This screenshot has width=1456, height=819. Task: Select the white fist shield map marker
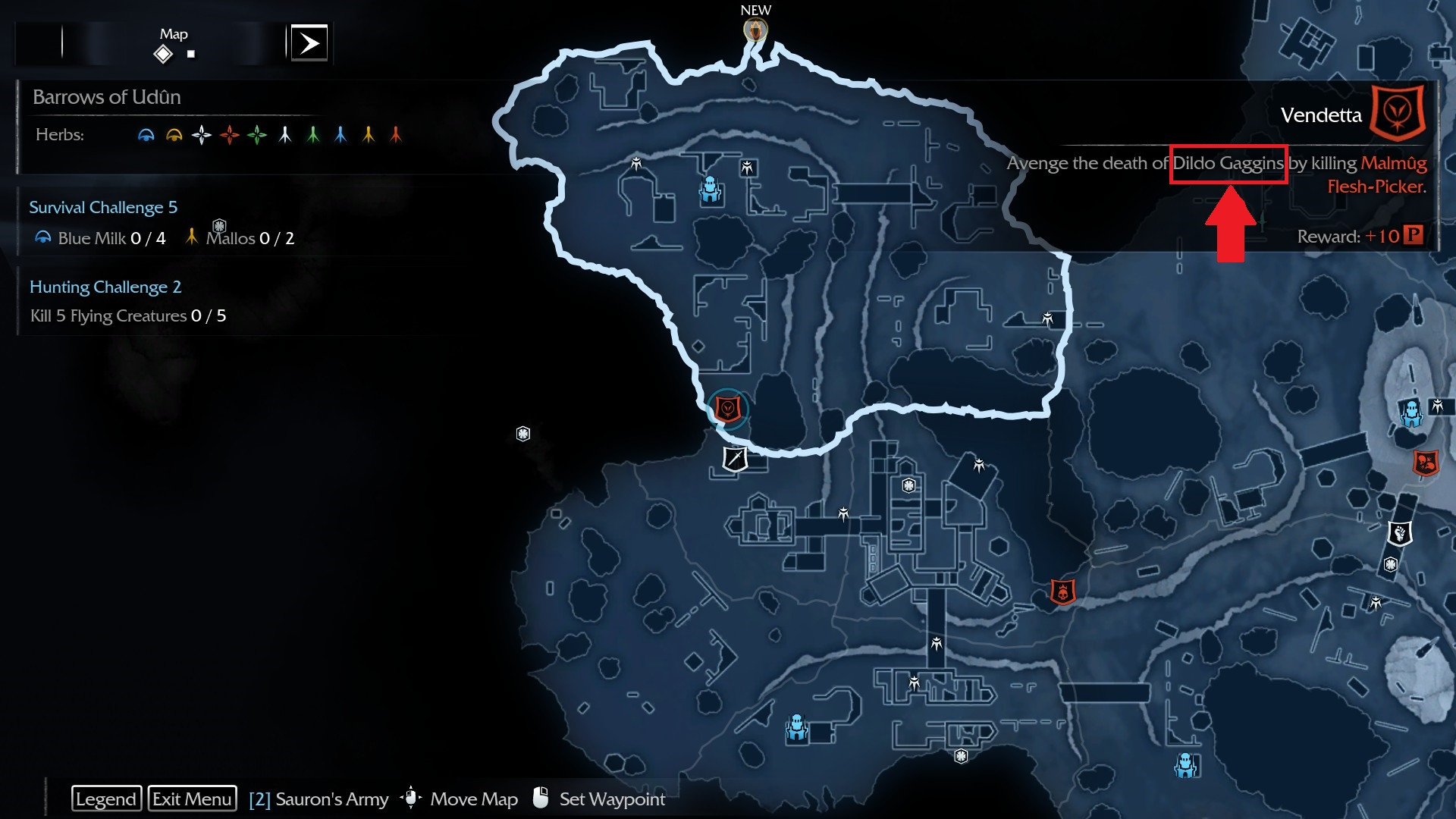click(x=1400, y=533)
